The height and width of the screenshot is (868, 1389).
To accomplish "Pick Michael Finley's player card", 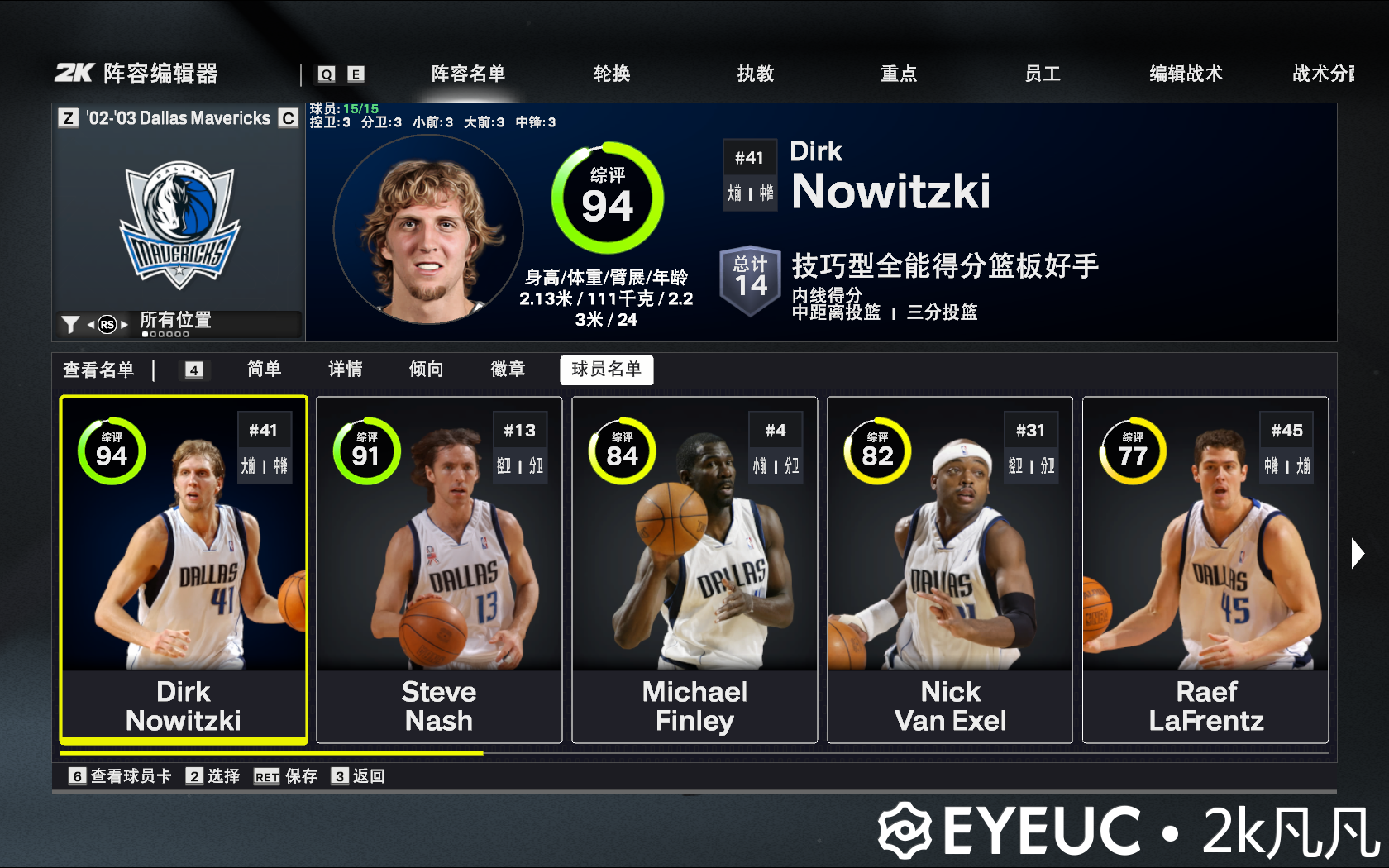I will click(694, 570).
